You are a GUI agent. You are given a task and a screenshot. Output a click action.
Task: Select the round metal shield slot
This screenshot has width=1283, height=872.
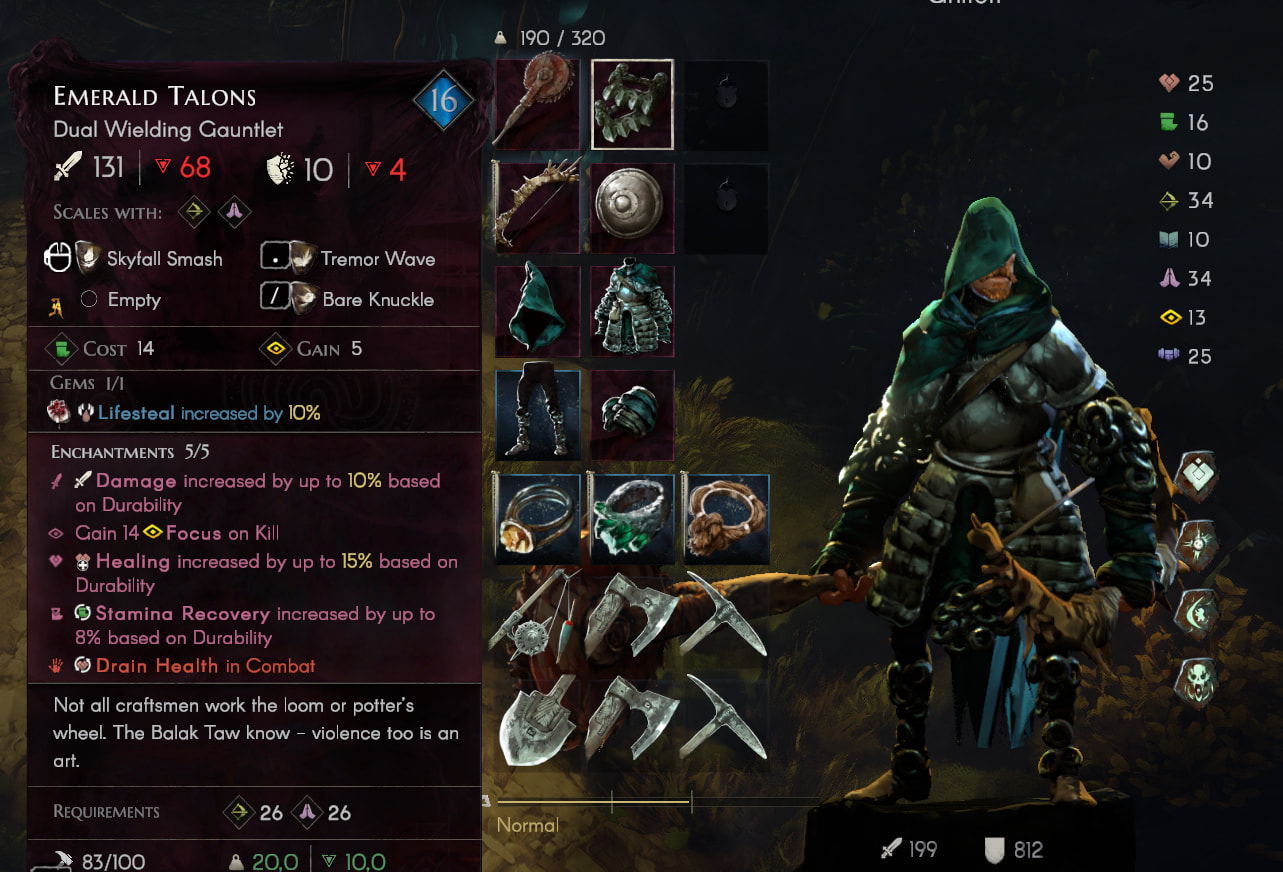[632, 208]
